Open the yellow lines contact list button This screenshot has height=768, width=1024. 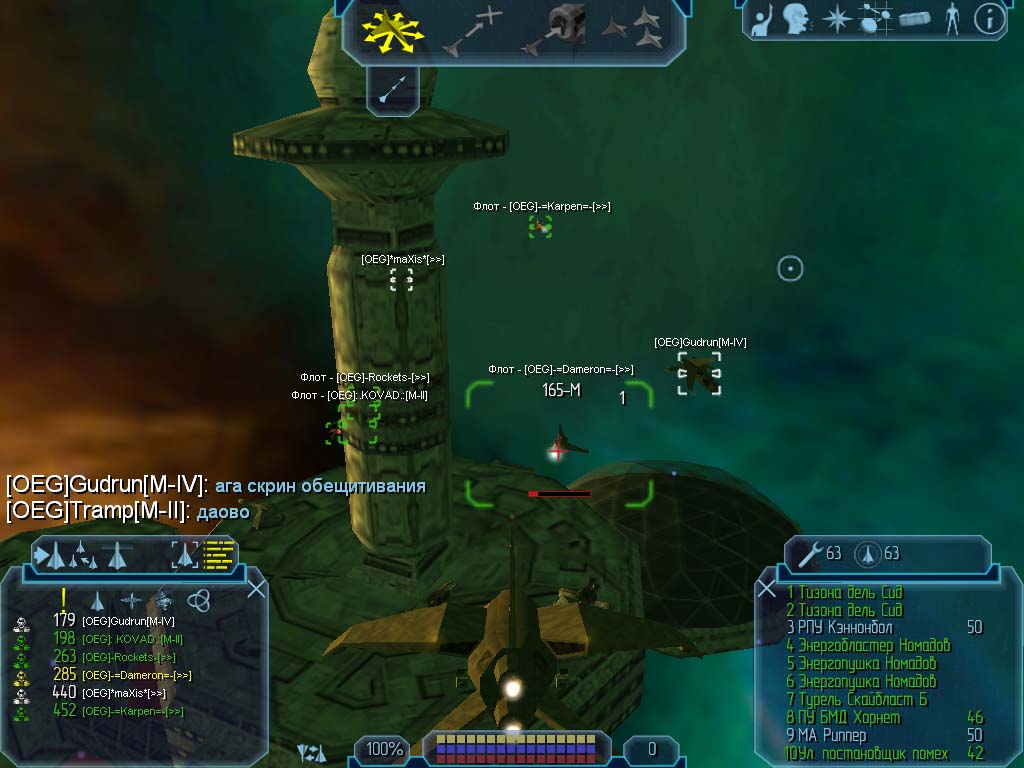click(218, 553)
